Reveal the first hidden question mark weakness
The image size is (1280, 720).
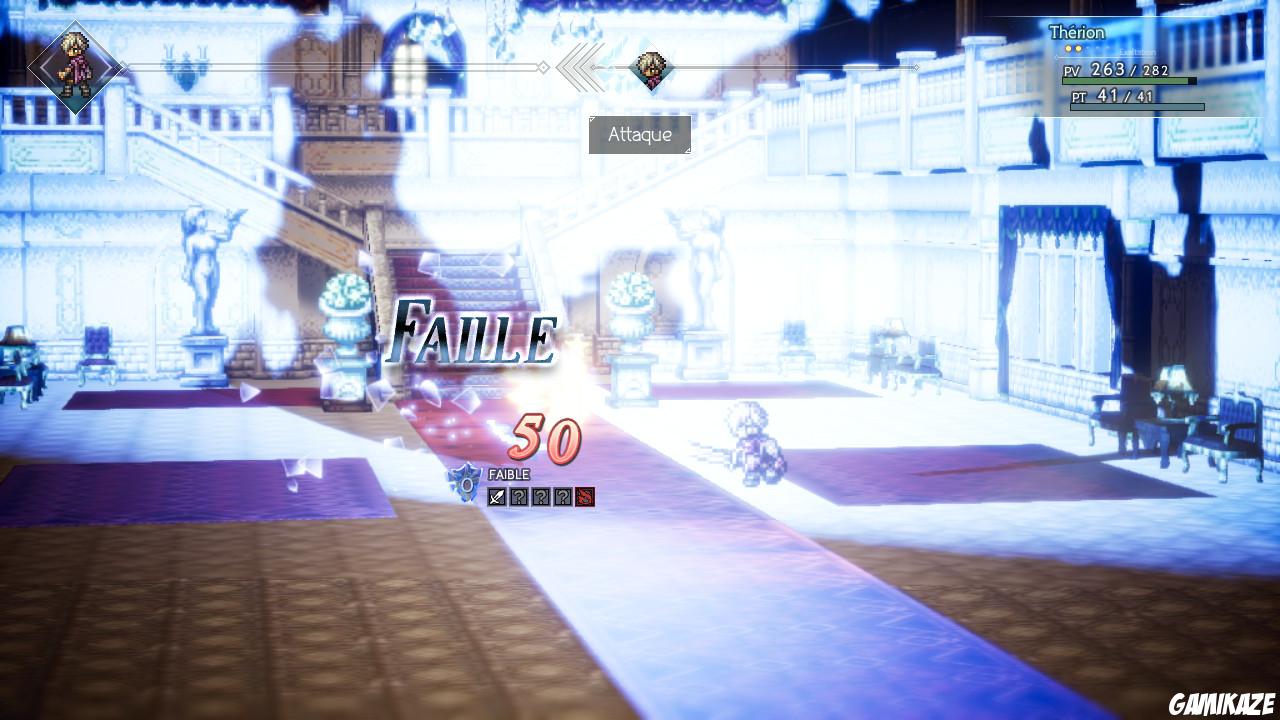[519, 497]
